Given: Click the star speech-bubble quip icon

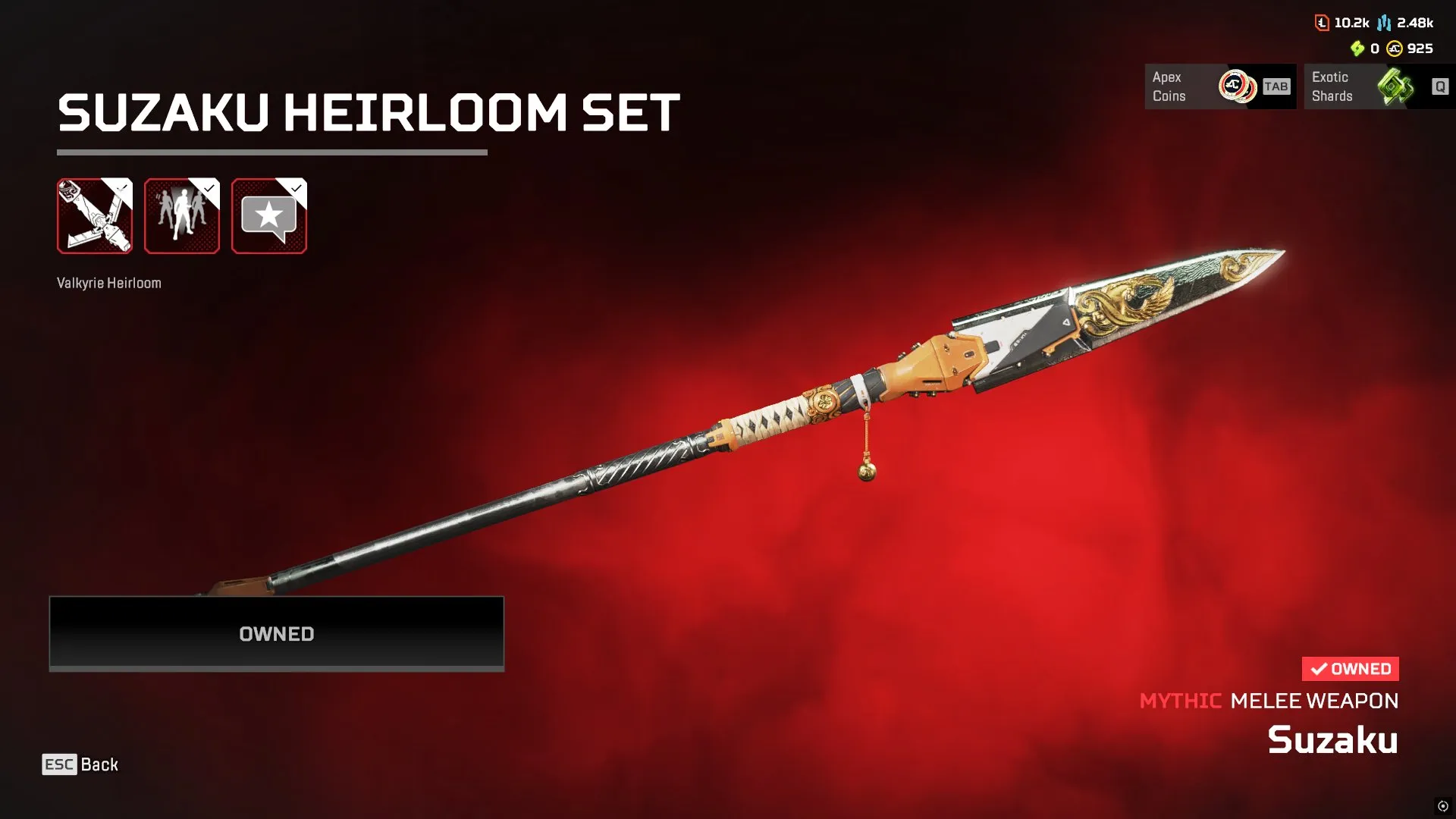Looking at the screenshot, I should click(268, 217).
